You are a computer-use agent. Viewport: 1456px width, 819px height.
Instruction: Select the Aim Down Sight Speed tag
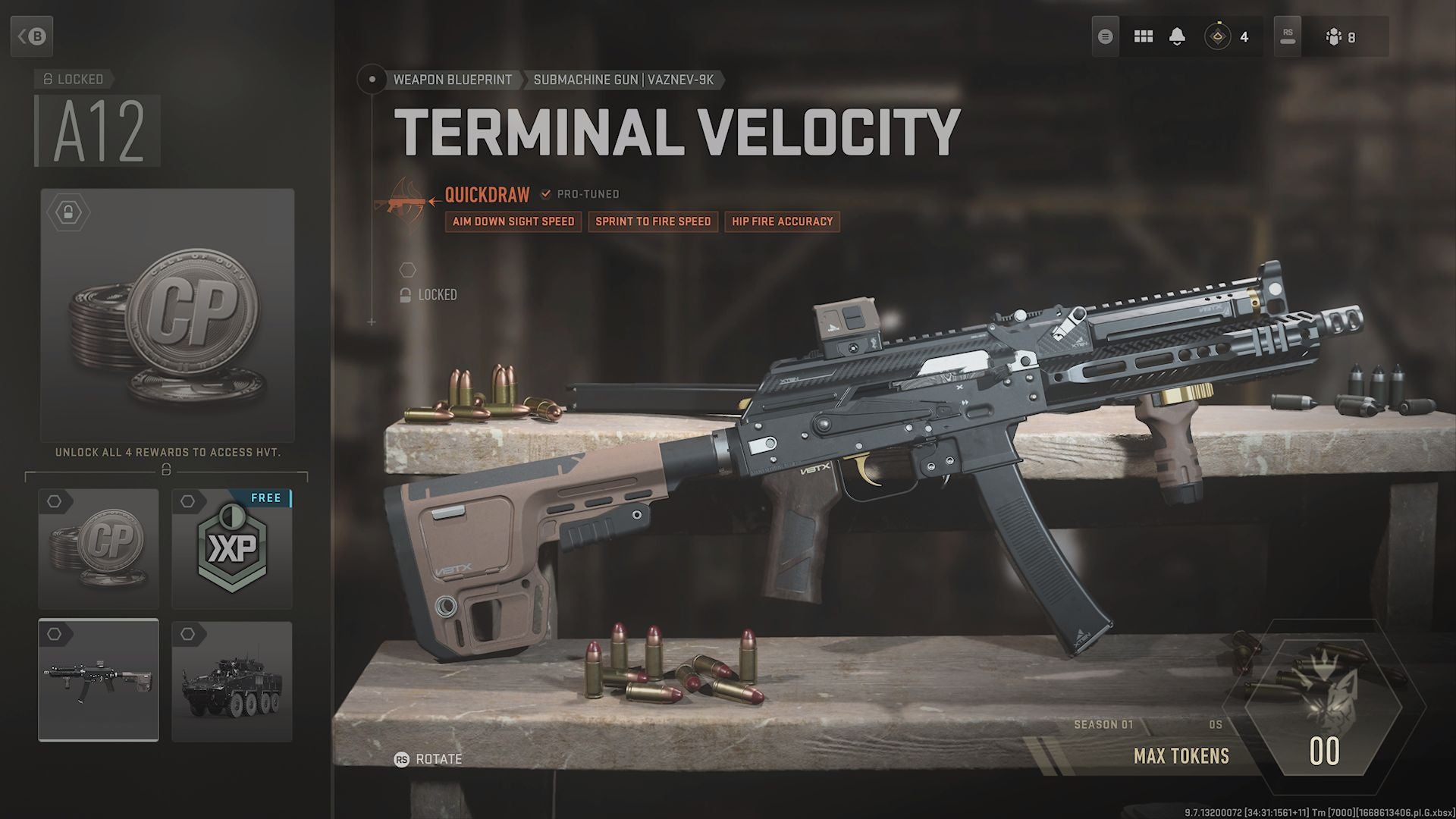pos(513,221)
